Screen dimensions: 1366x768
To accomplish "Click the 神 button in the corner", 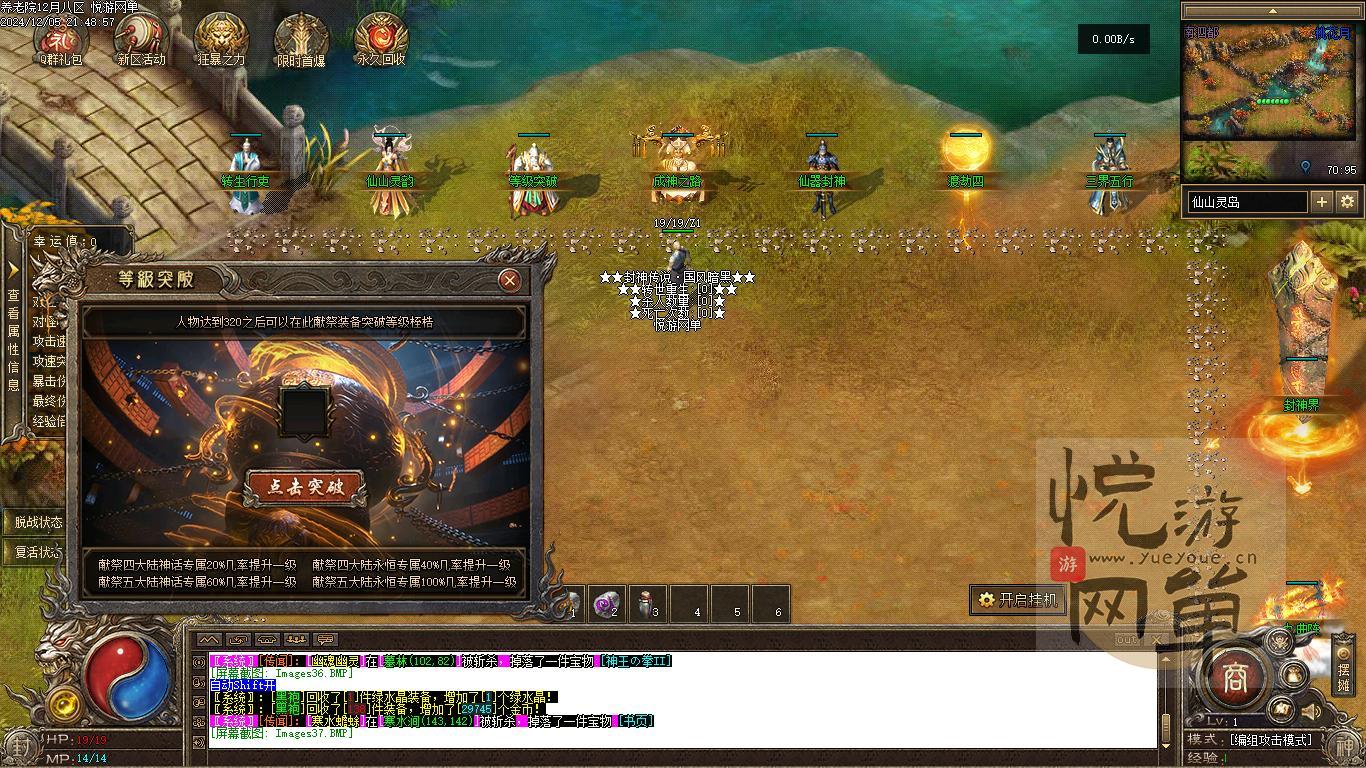I will tap(1343, 743).
